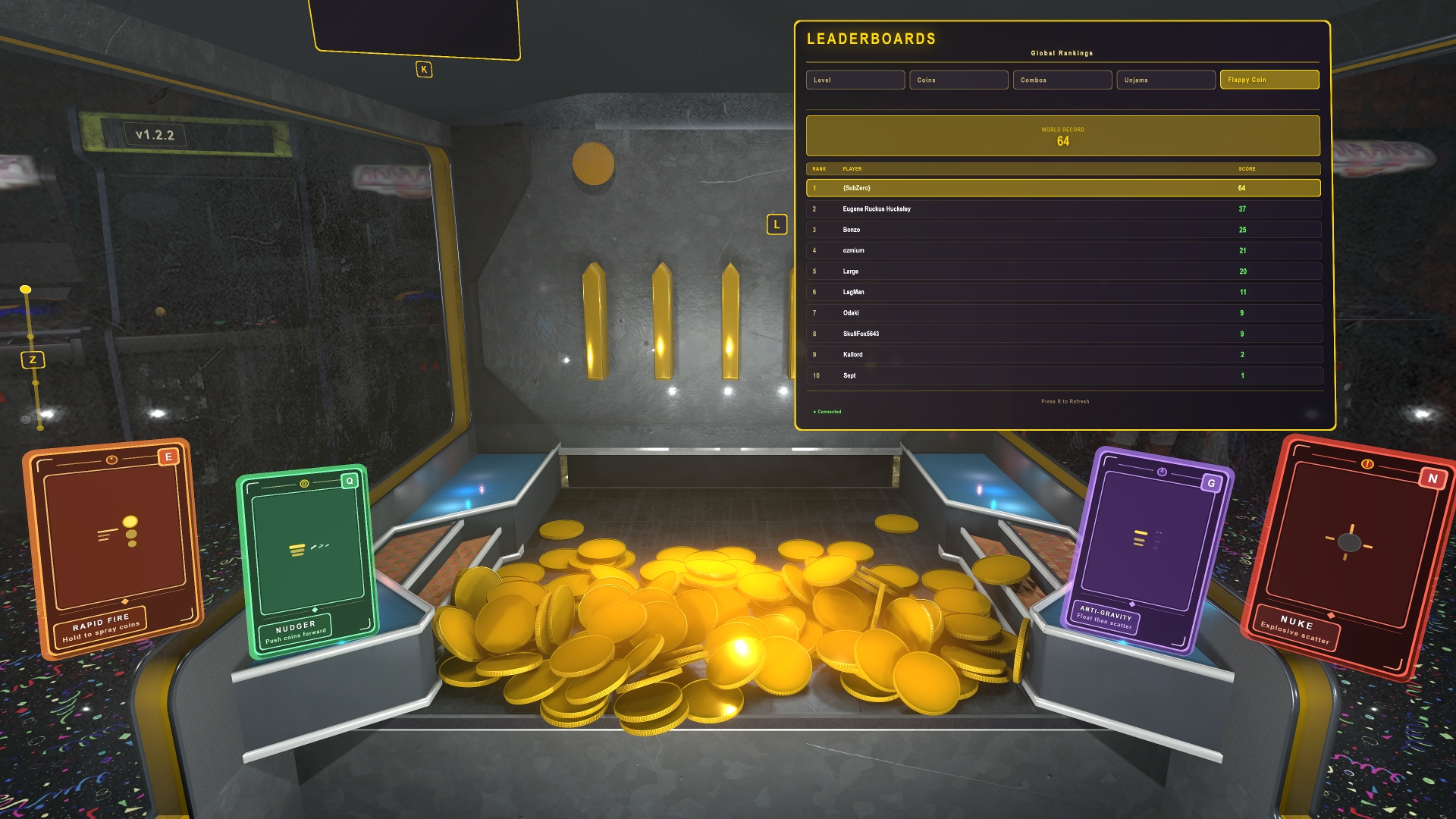Viewport: 1456px width, 819px height.
Task: Select Bonzo's leaderboard entry
Action: 1062,230
